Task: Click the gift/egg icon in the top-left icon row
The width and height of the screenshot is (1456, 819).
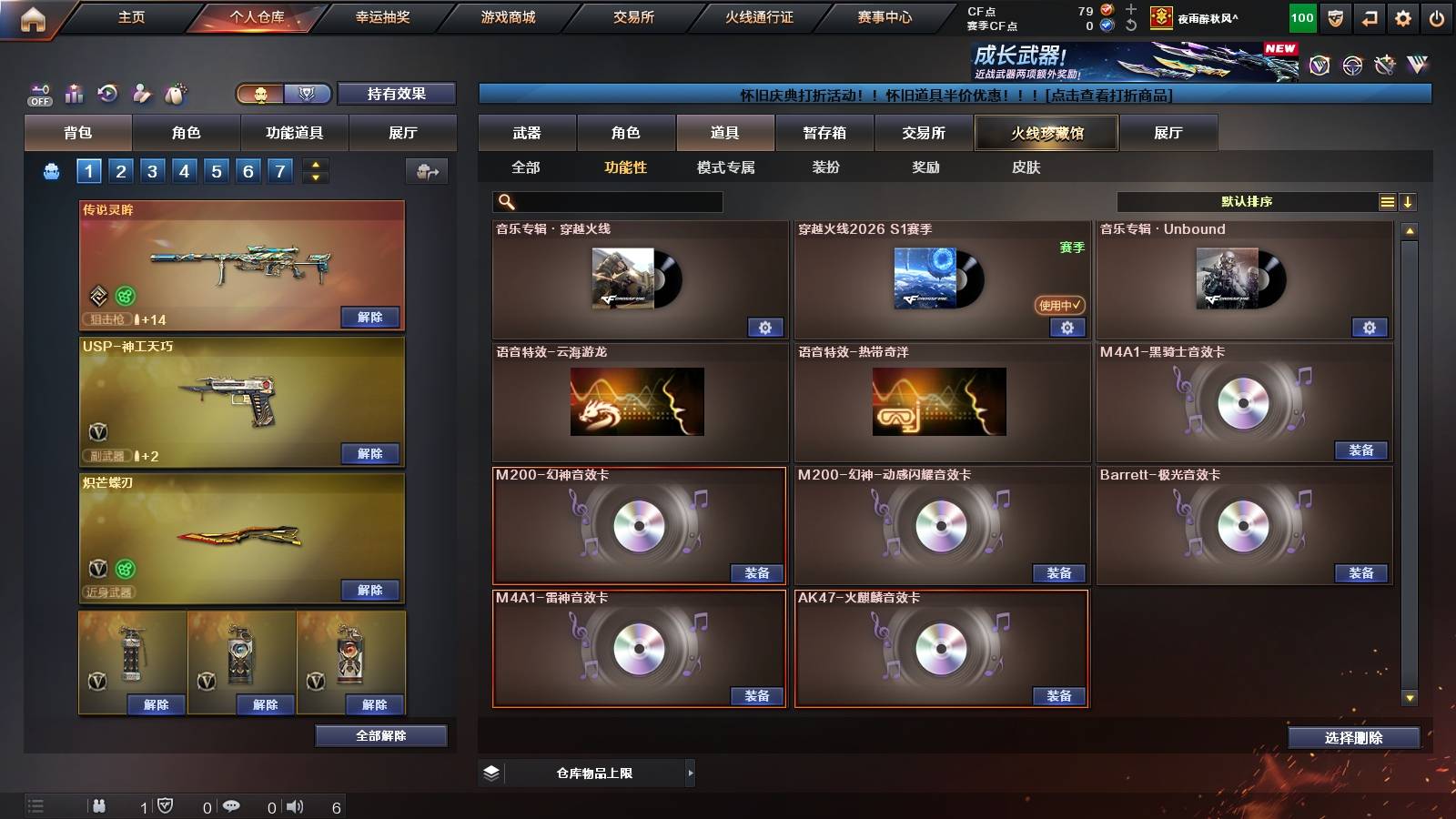Action: coord(176,94)
